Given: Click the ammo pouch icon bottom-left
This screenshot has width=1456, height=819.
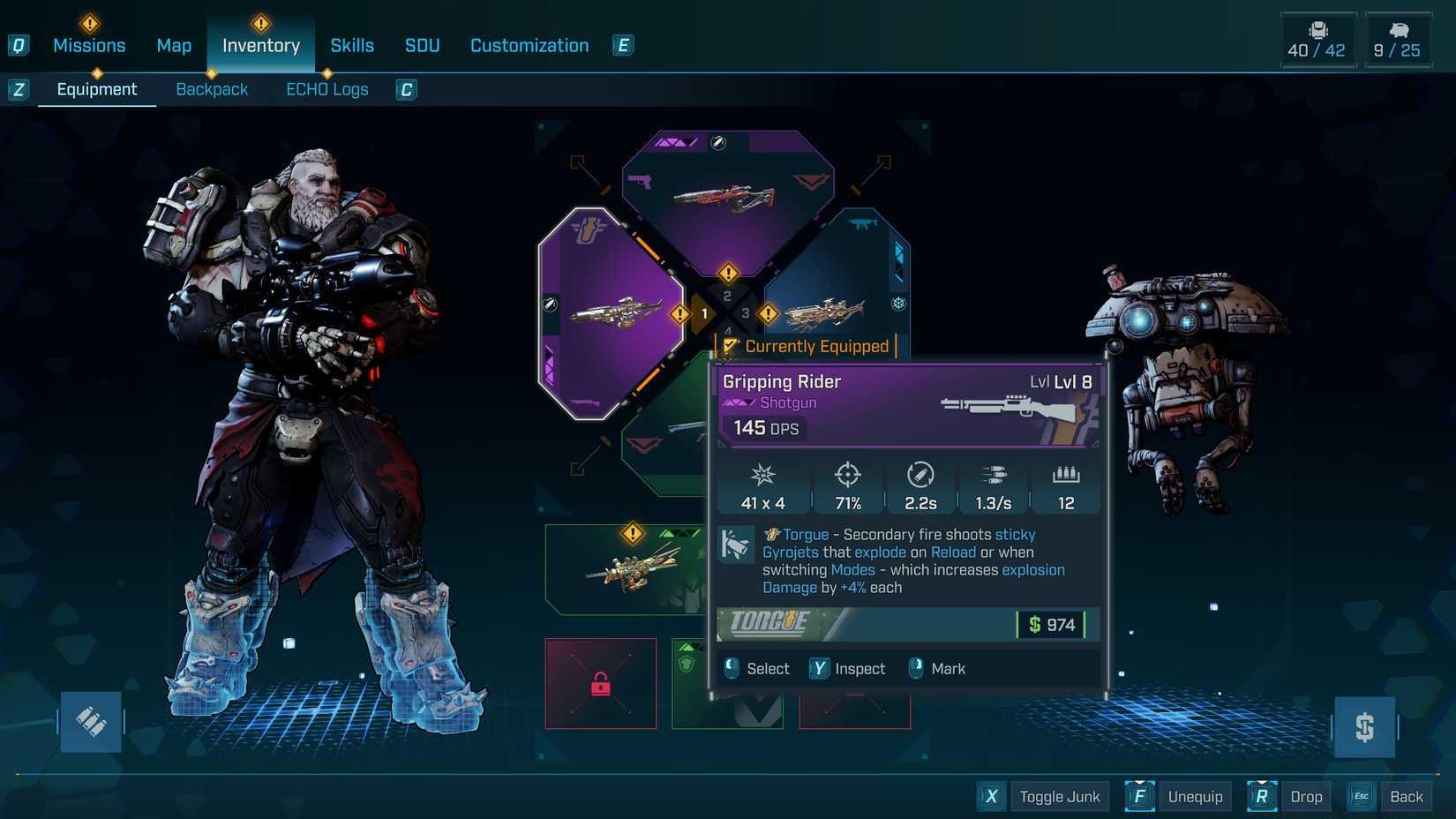Looking at the screenshot, I should 89,721.
